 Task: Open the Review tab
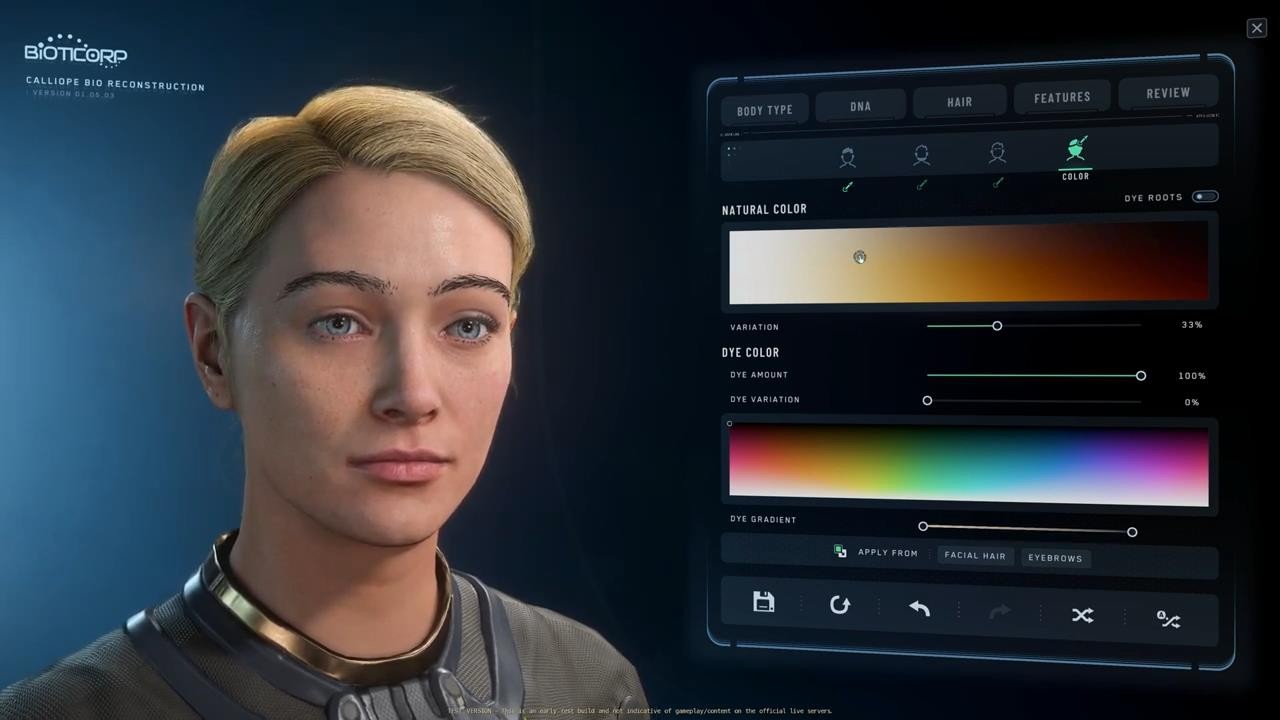click(1168, 93)
